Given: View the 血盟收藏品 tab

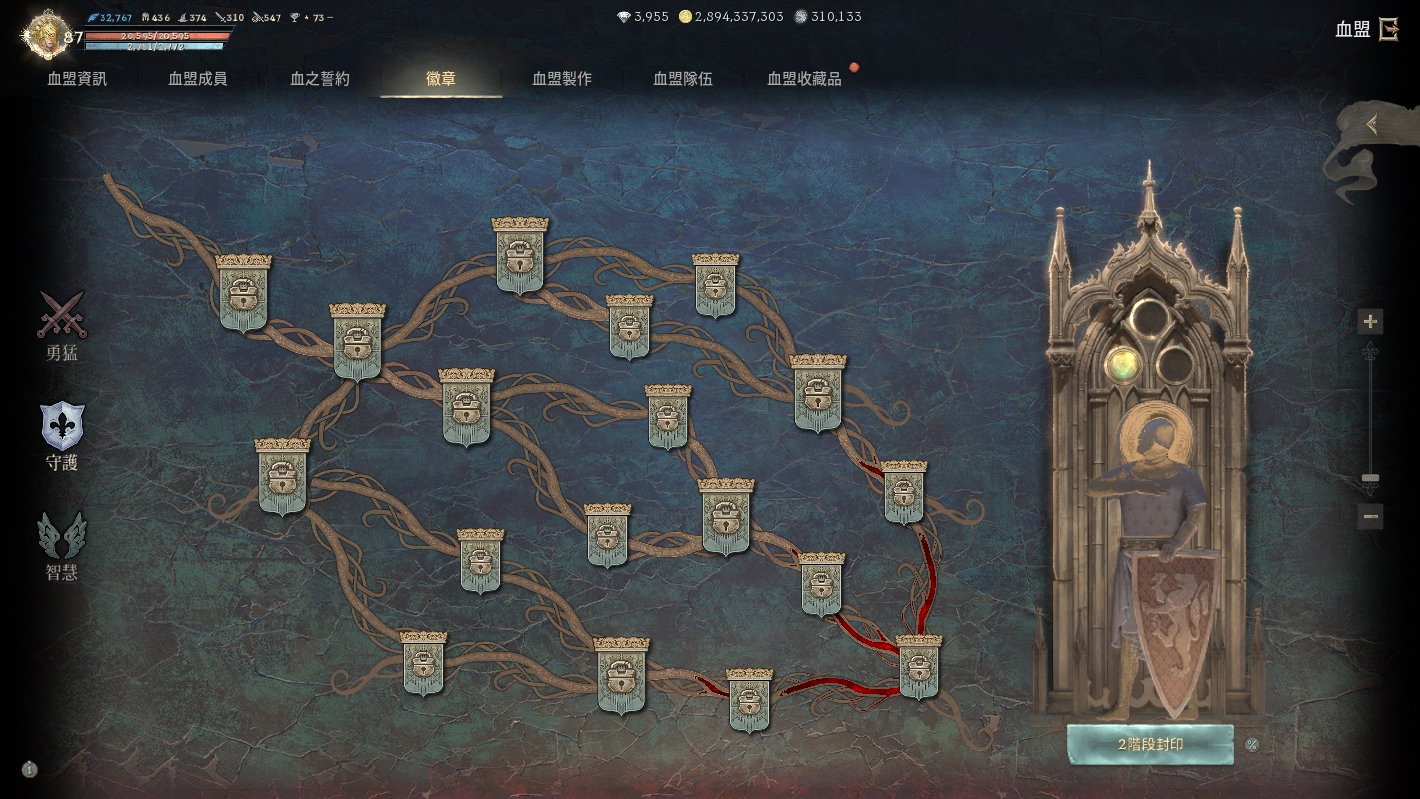Looking at the screenshot, I should 804,79.
